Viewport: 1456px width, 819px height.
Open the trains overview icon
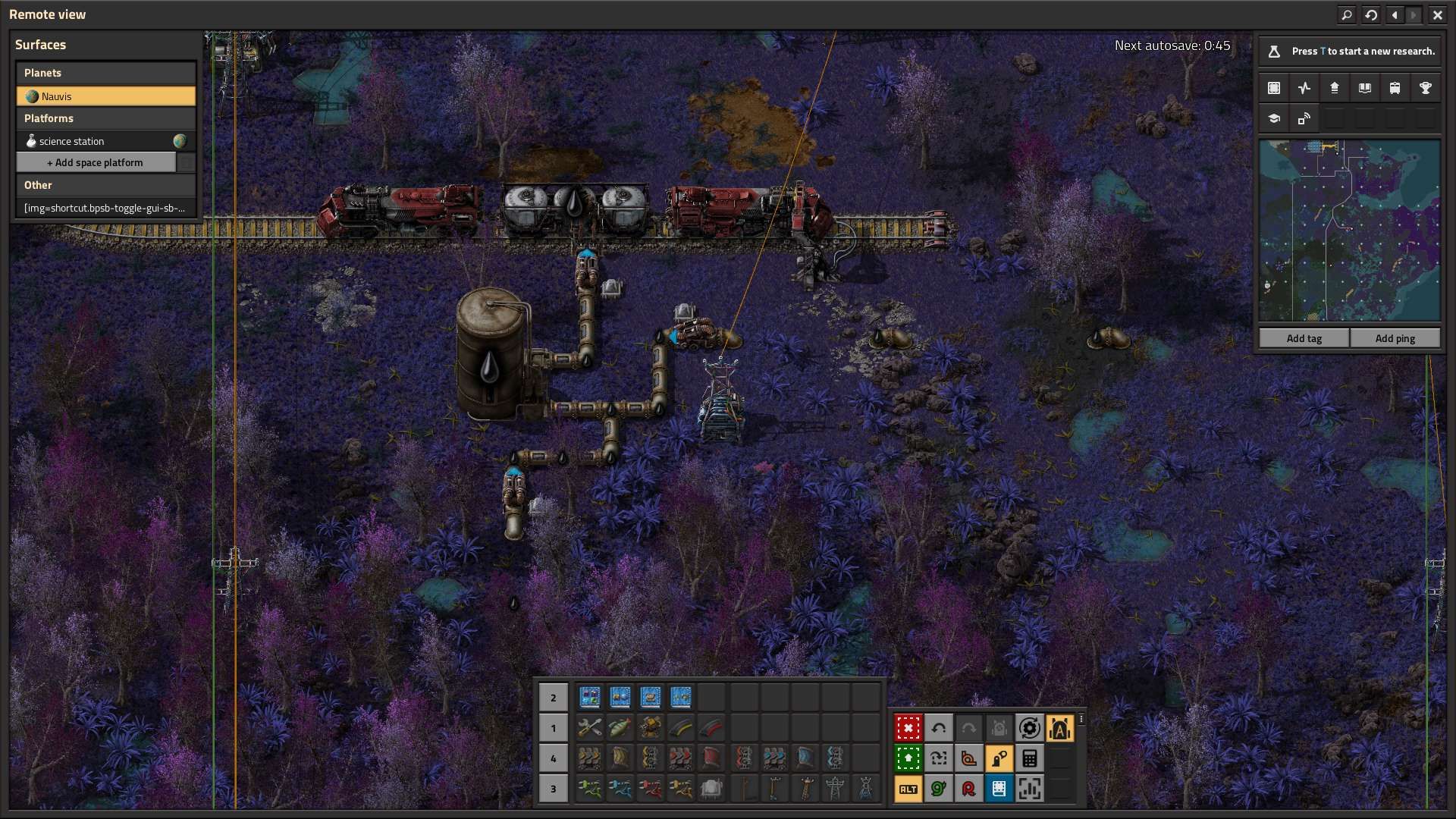click(x=1395, y=88)
